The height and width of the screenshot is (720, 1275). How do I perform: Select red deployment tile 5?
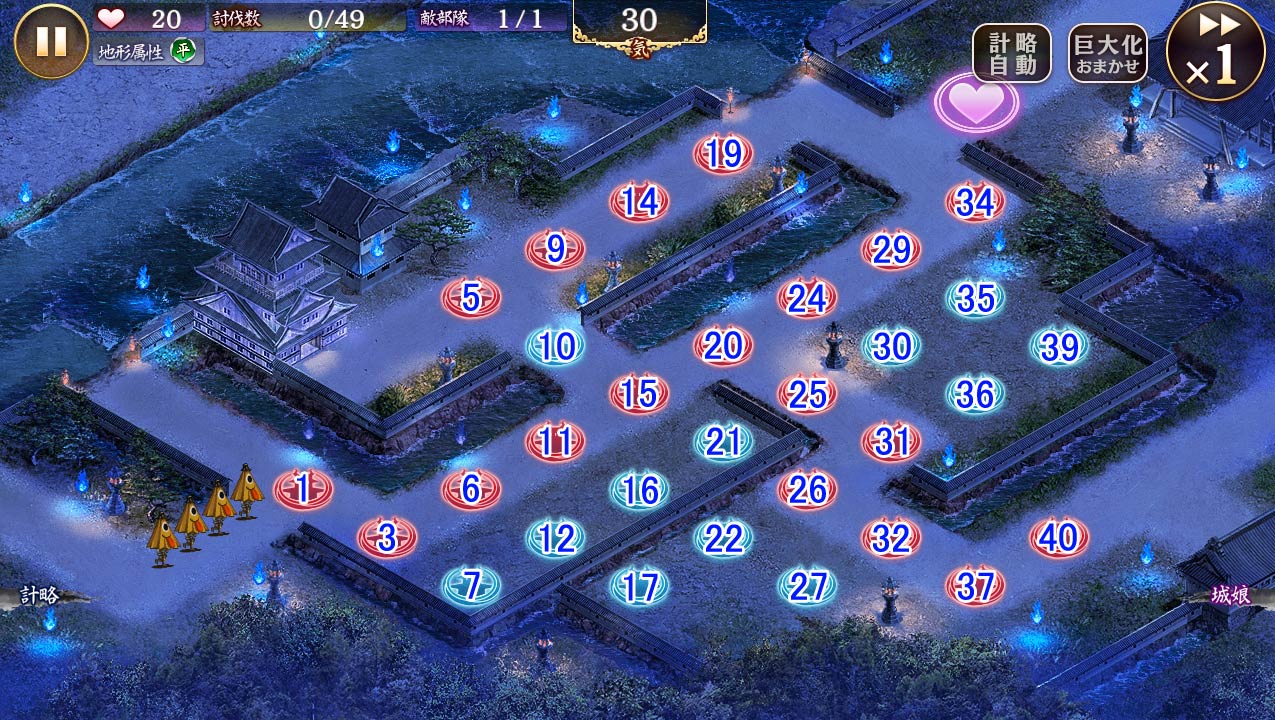coord(471,297)
